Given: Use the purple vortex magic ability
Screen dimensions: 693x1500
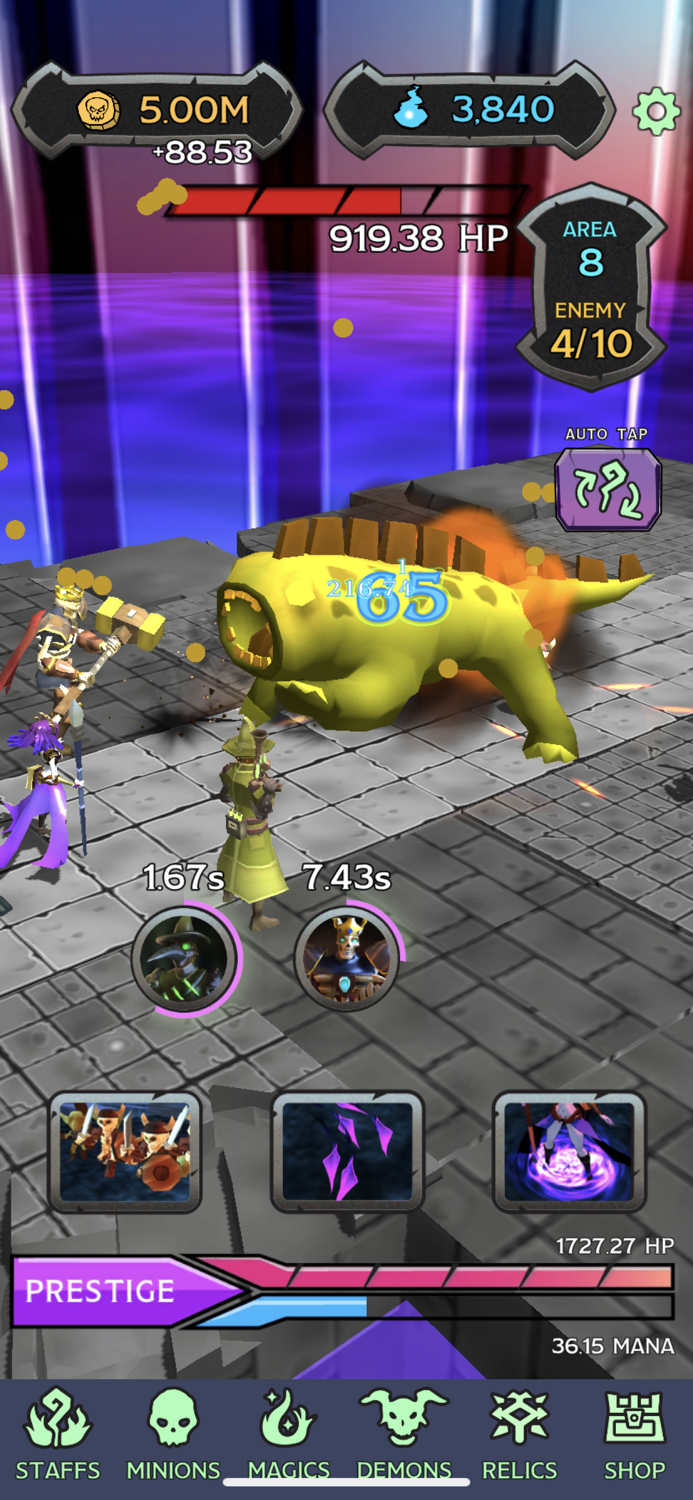Looking at the screenshot, I should pos(569,1150).
